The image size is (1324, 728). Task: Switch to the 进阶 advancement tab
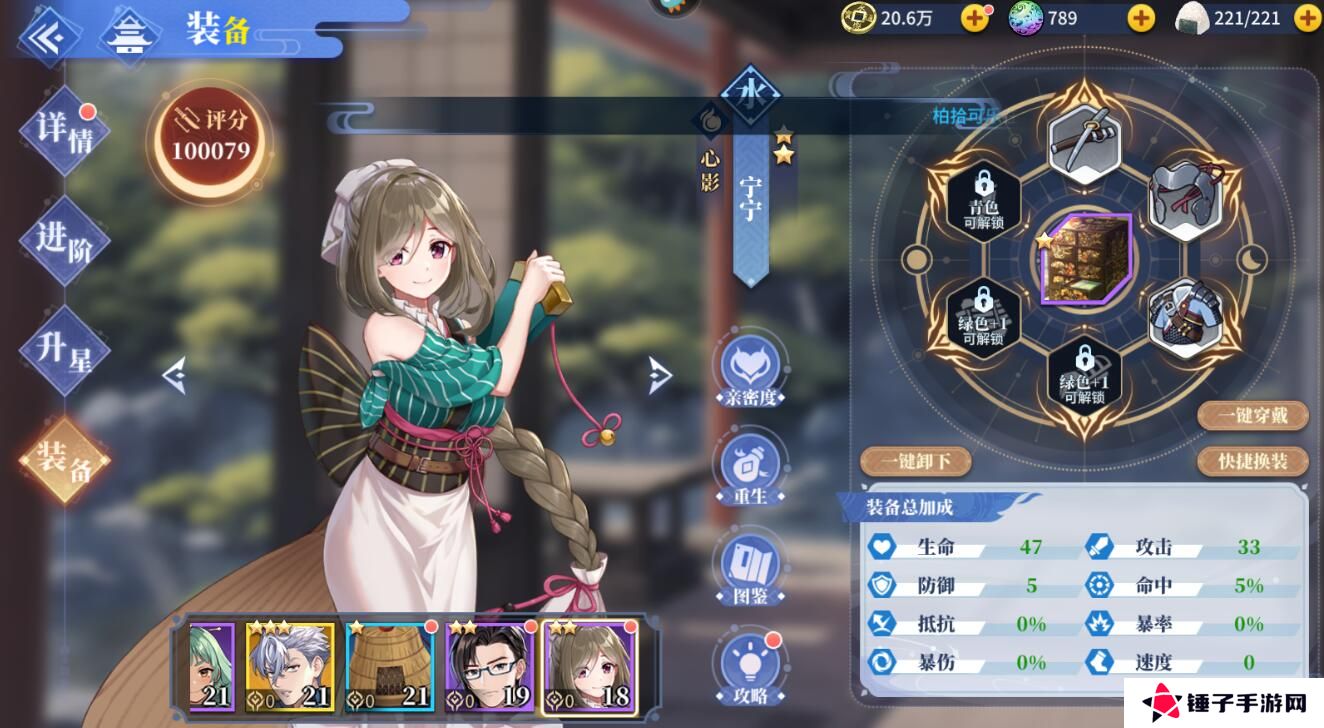coord(64,240)
